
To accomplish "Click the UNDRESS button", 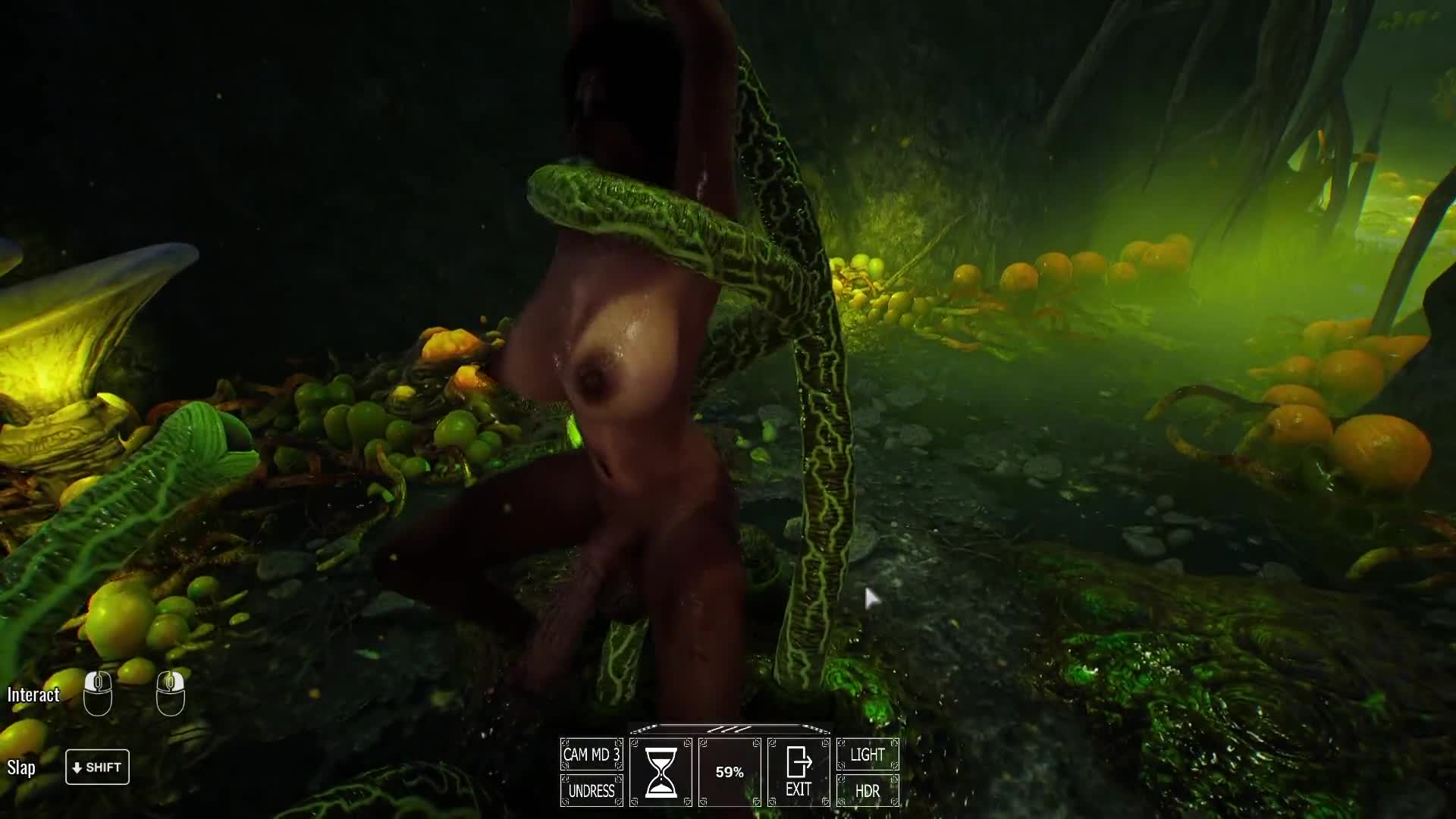I will [591, 791].
